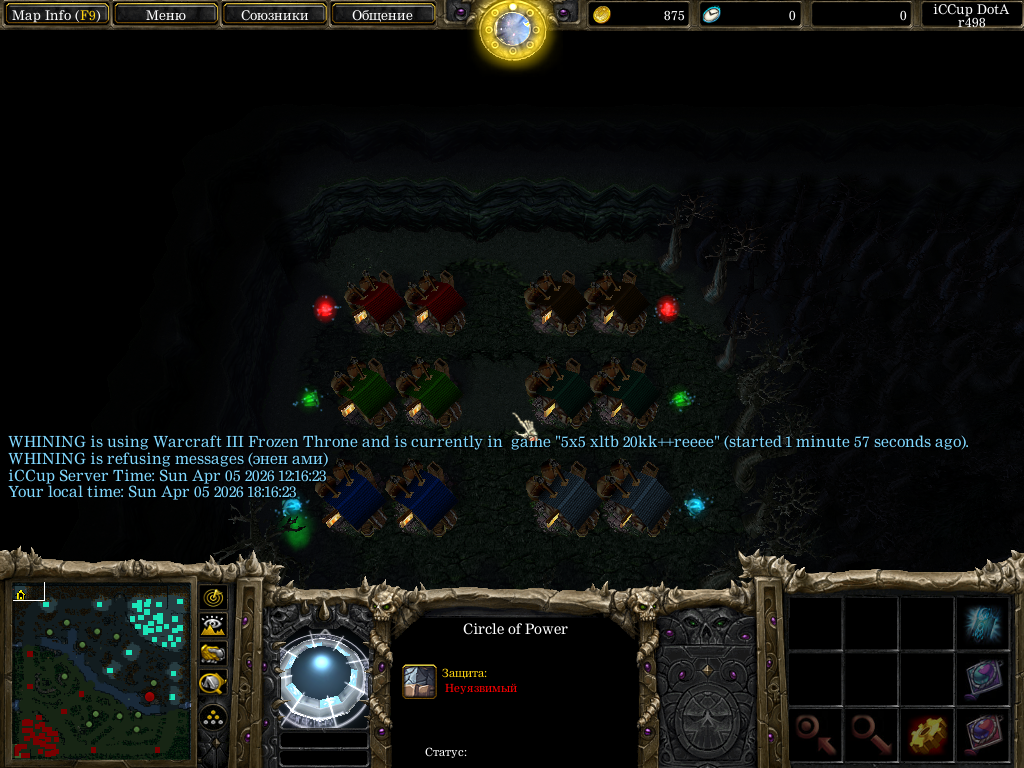
Task: Open the Меню button
Action: coord(166,15)
